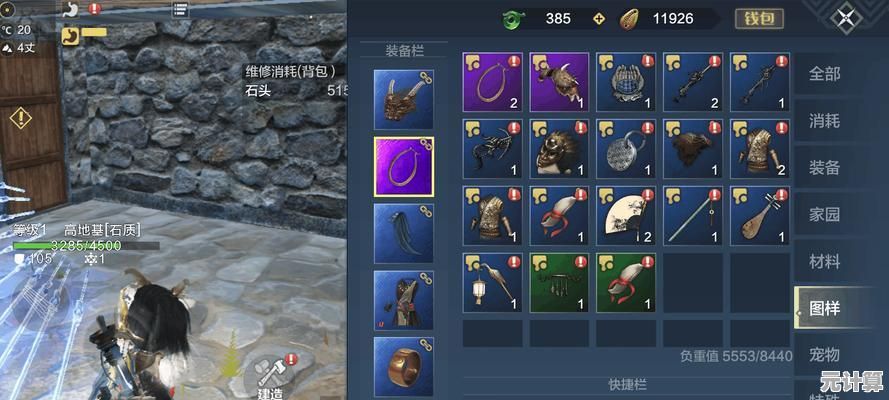Close the inventory panel
The image size is (889, 400).
coord(847,19)
